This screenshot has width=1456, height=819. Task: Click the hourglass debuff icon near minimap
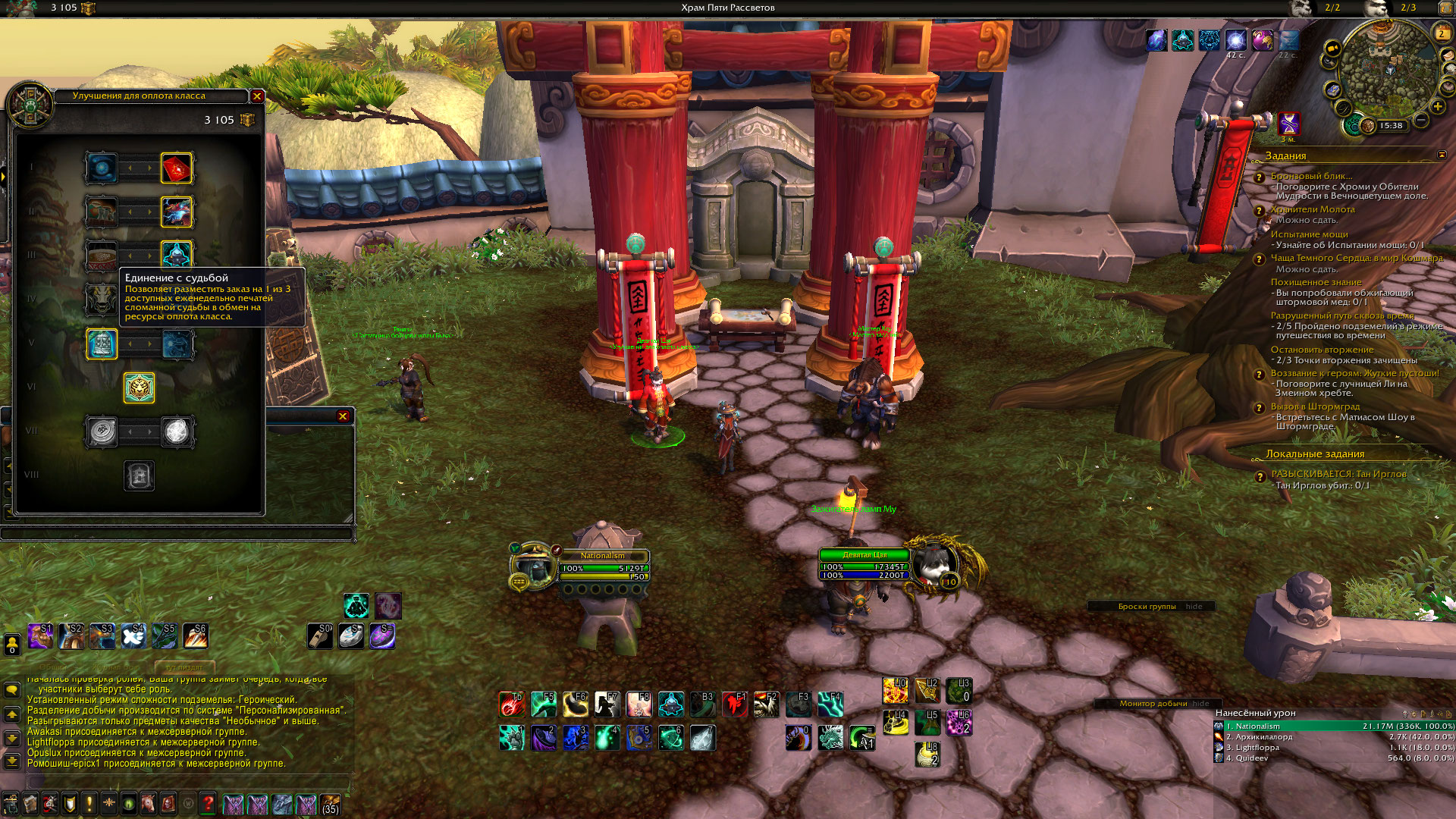click(x=1288, y=123)
